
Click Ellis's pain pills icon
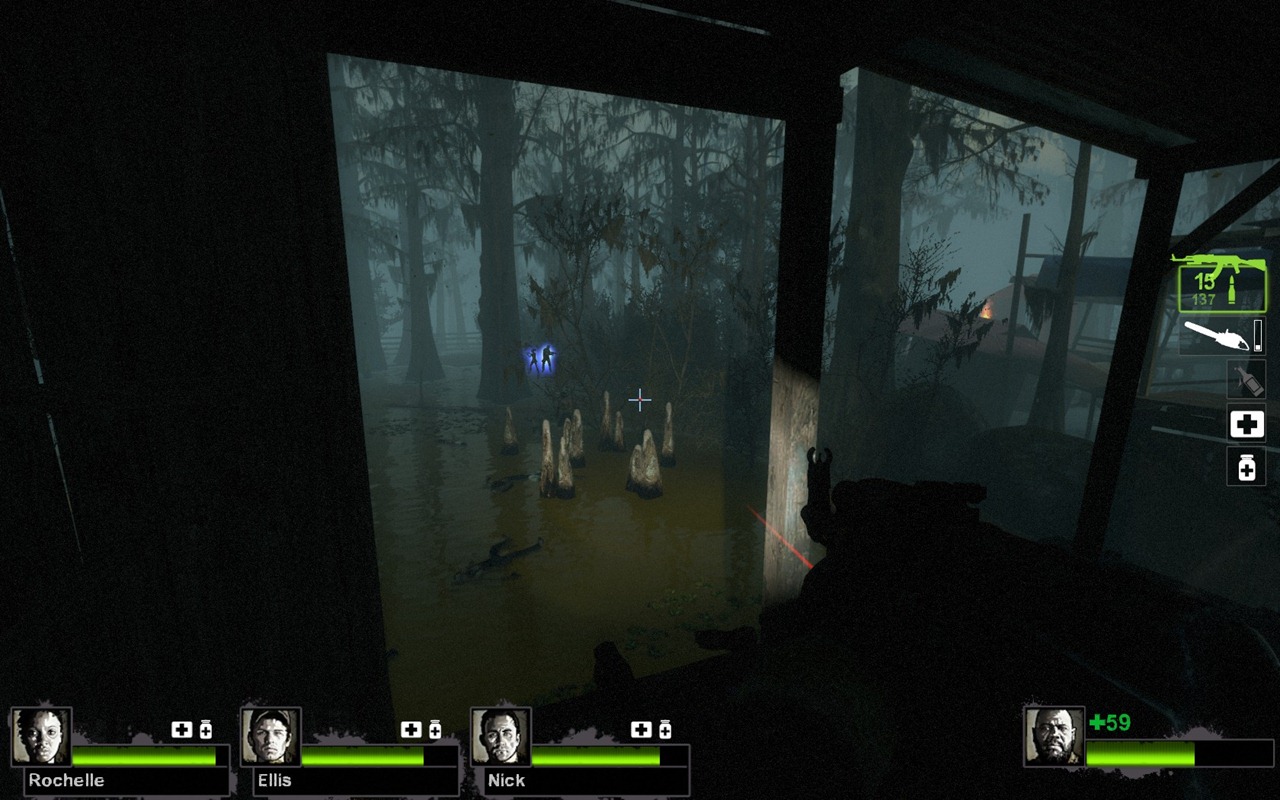pyautogui.click(x=435, y=730)
